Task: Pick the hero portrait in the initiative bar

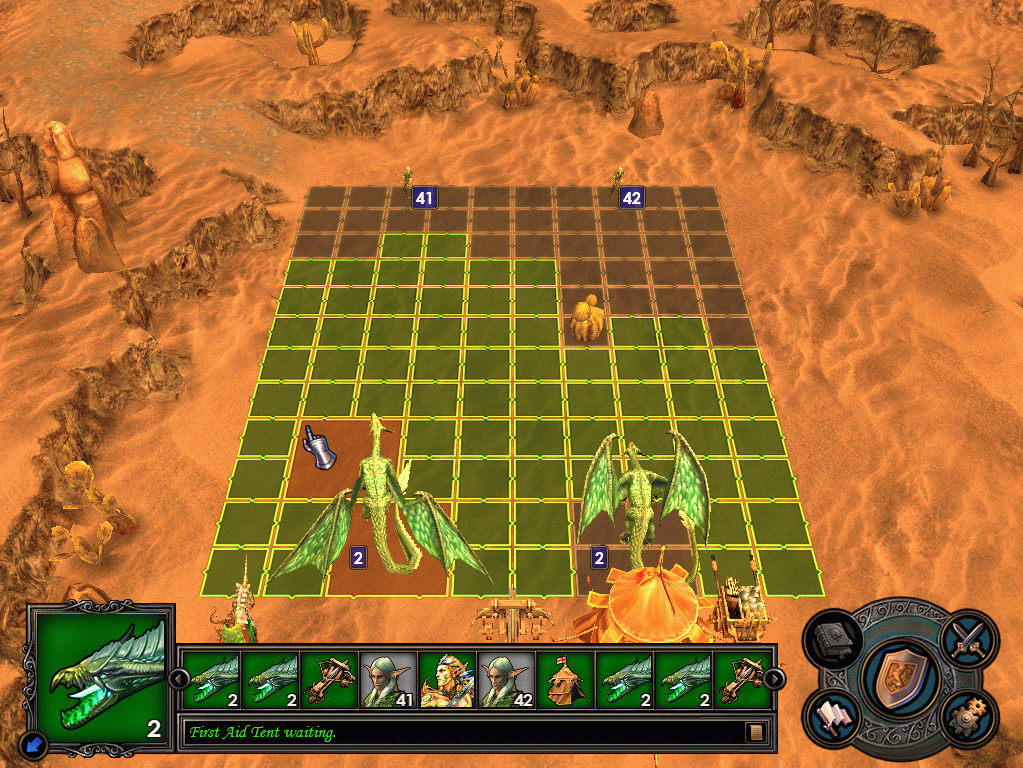Action: point(447,679)
